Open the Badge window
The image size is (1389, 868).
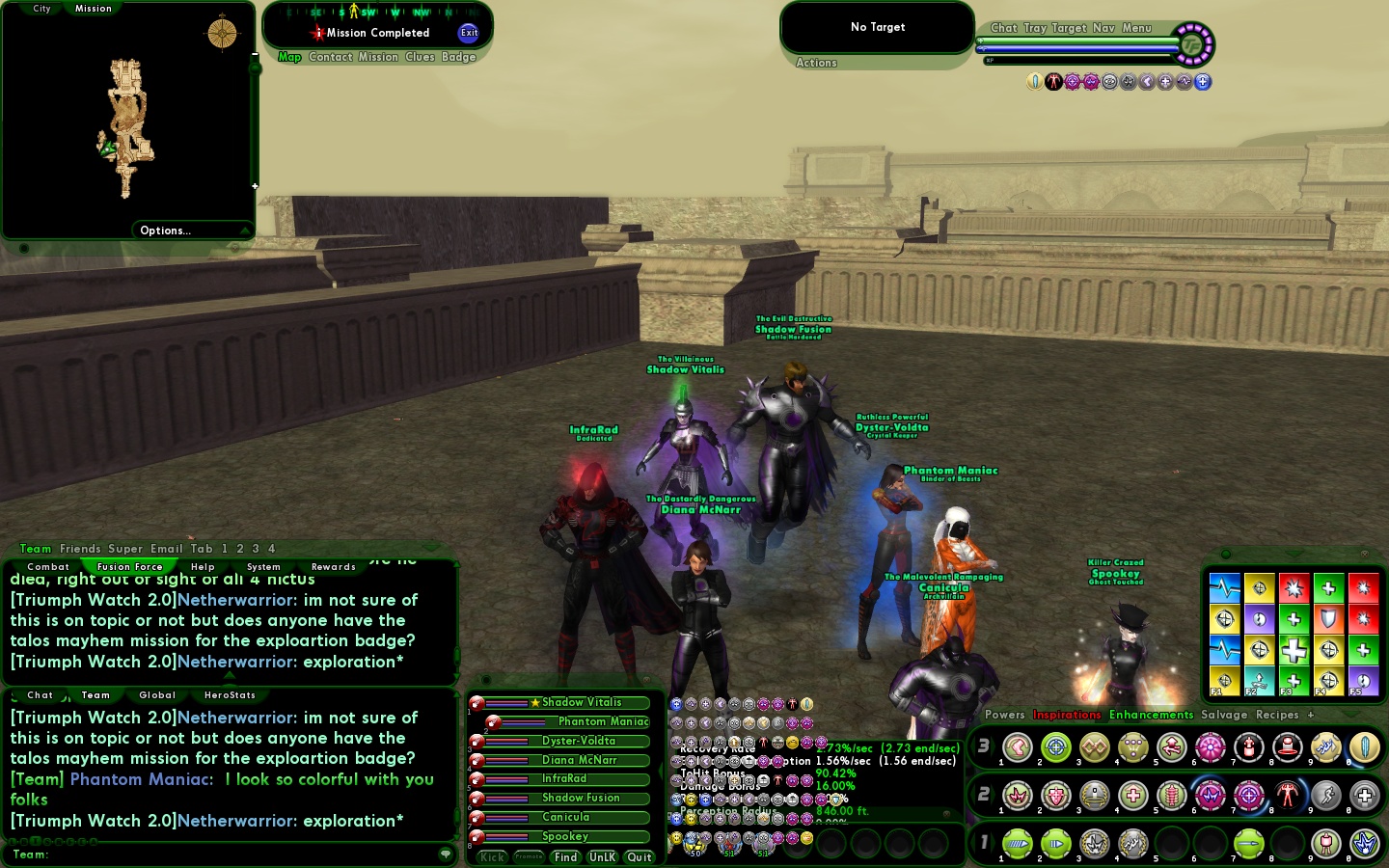[x=459, y=57]
